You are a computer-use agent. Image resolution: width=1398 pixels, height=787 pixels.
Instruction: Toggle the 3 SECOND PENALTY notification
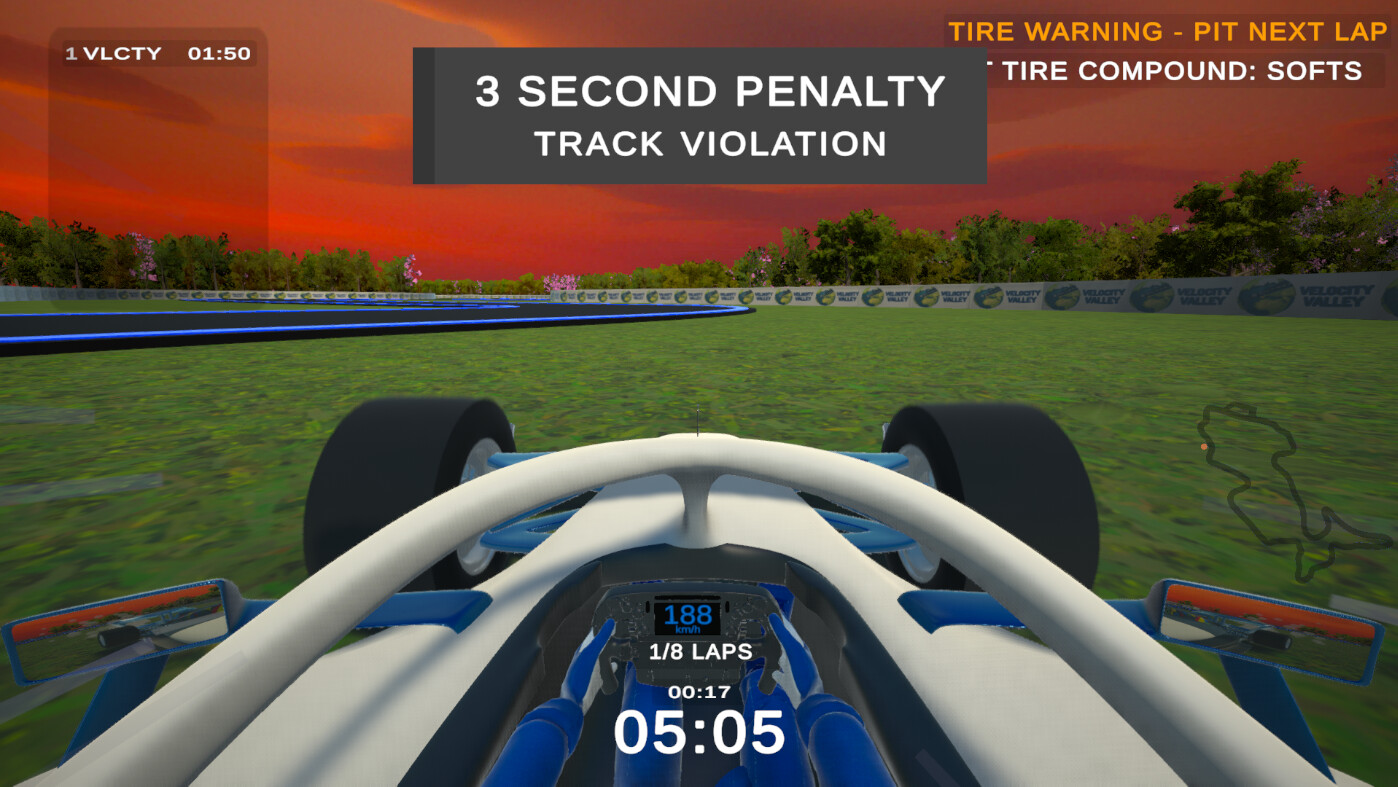click(700, 92)
